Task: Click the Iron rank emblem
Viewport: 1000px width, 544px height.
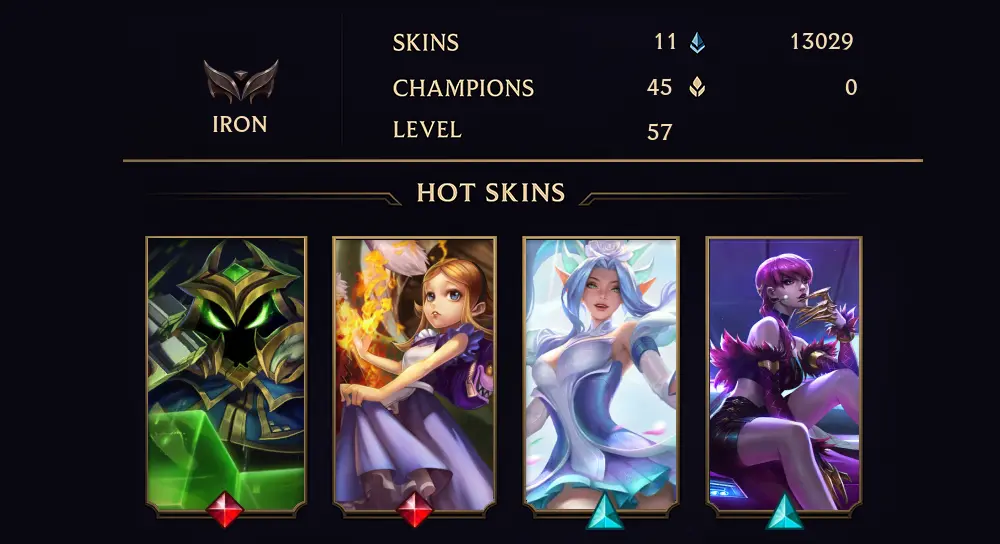Action: [240, 82]
